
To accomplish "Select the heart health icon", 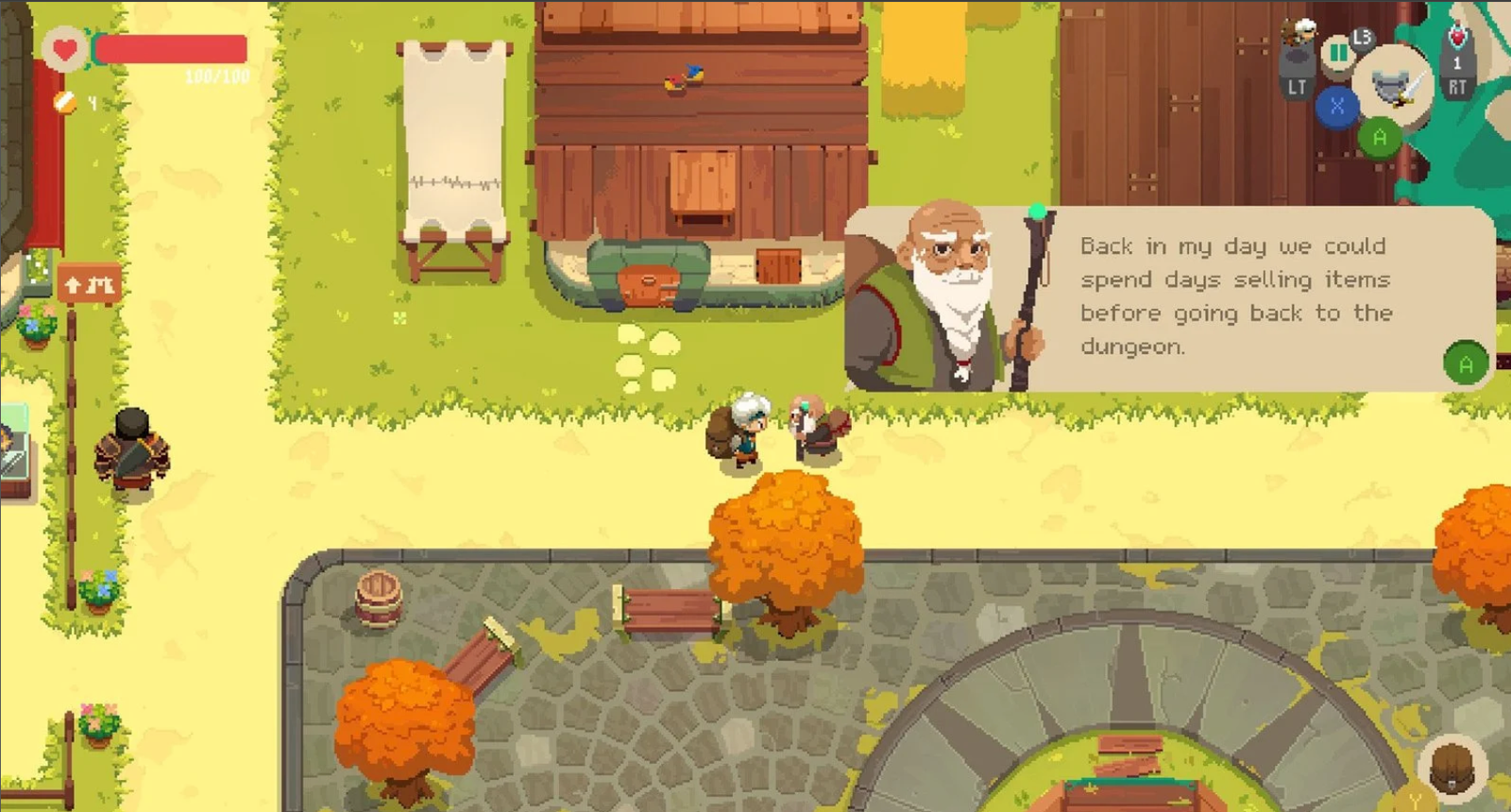I will pyautogui.click(x=64, y=47).
